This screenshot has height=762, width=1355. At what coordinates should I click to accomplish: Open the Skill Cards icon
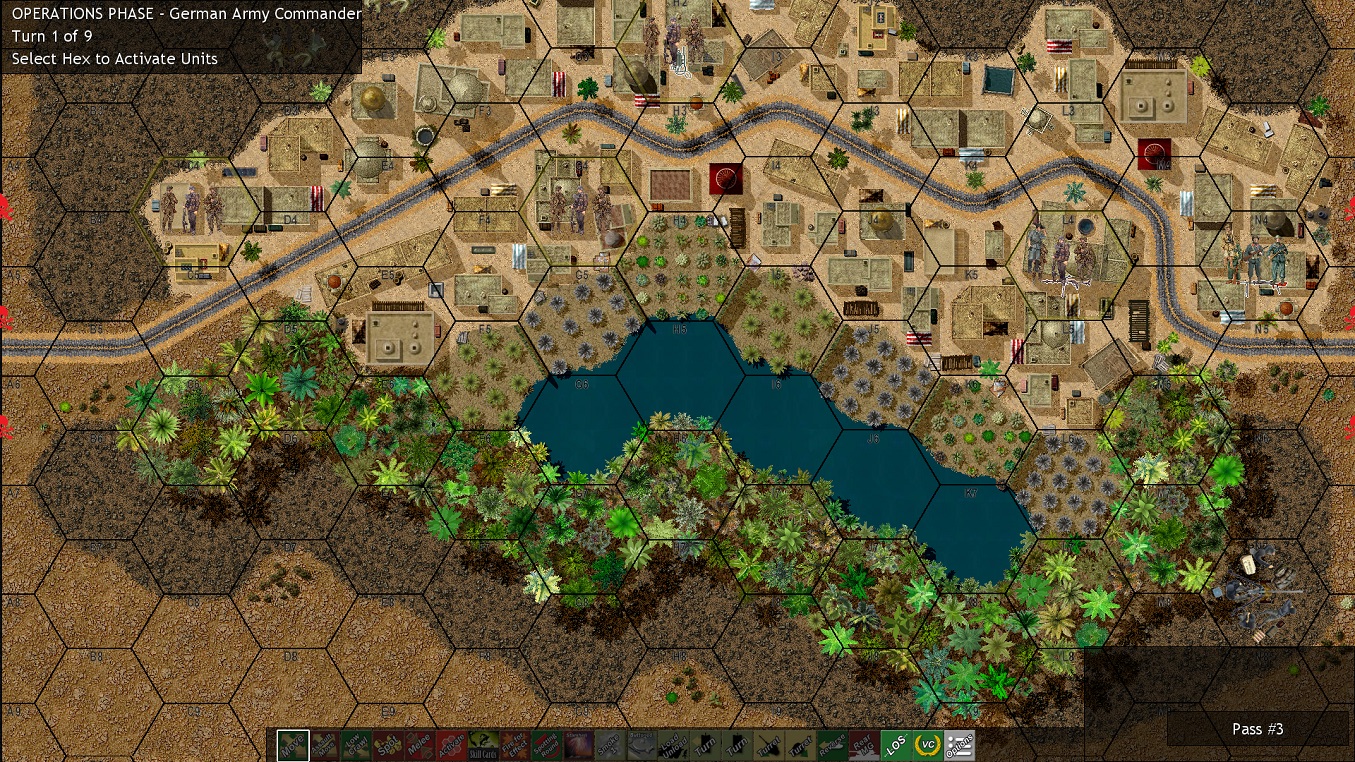pos(481,745)
